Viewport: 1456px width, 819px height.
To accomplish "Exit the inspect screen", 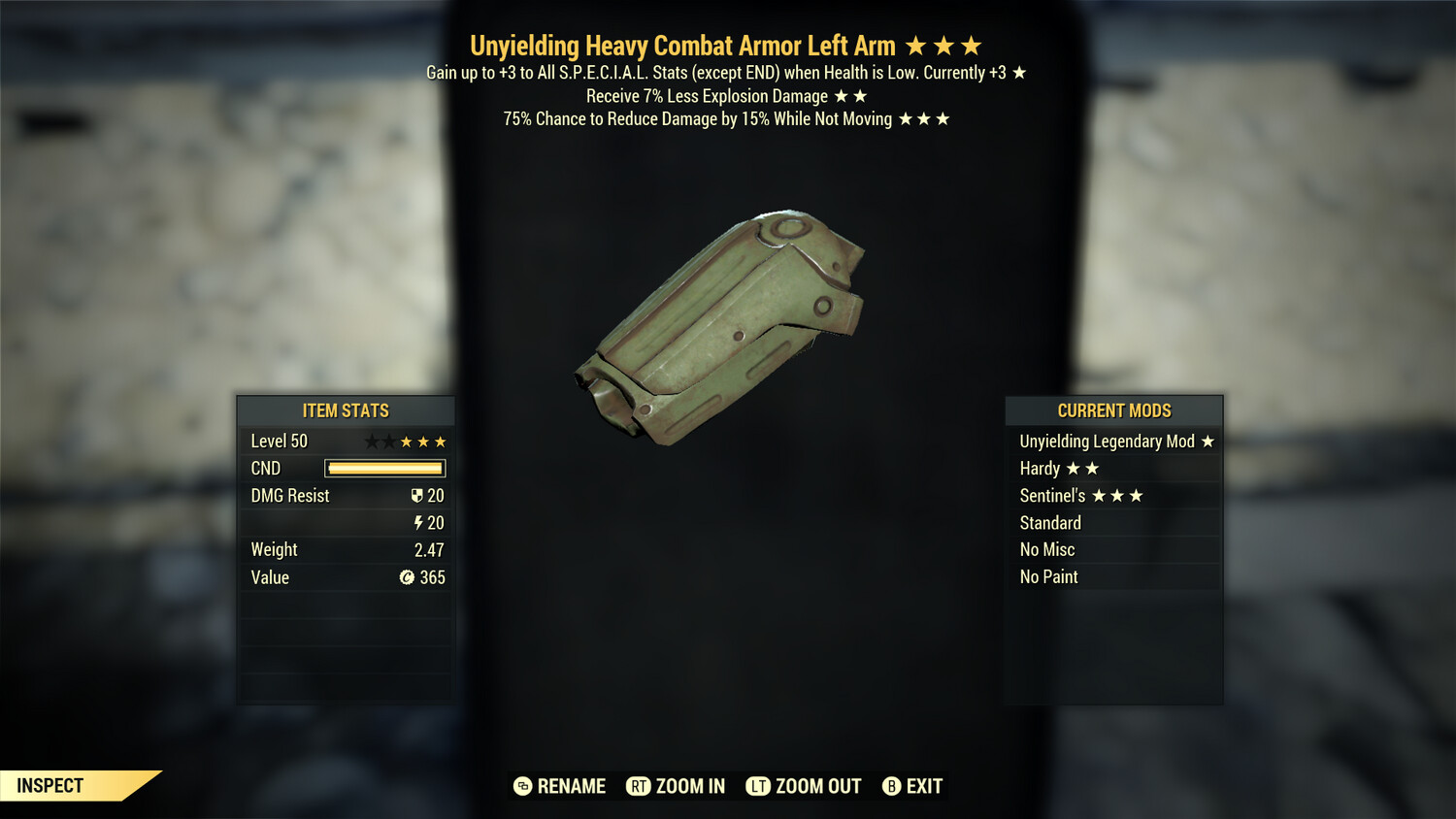I will point(912,786).
